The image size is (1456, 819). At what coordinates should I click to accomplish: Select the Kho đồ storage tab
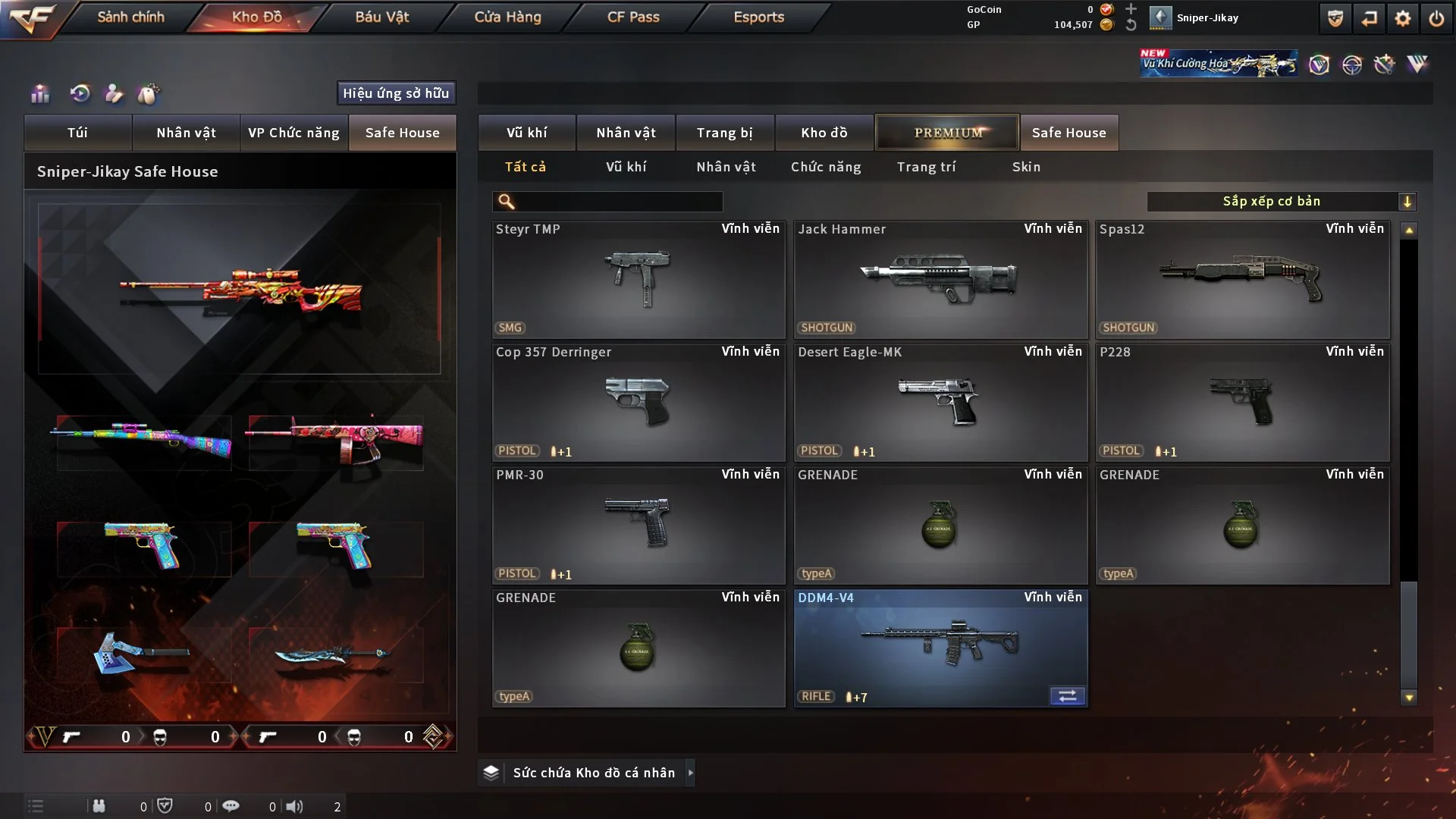tap(824, 133)
